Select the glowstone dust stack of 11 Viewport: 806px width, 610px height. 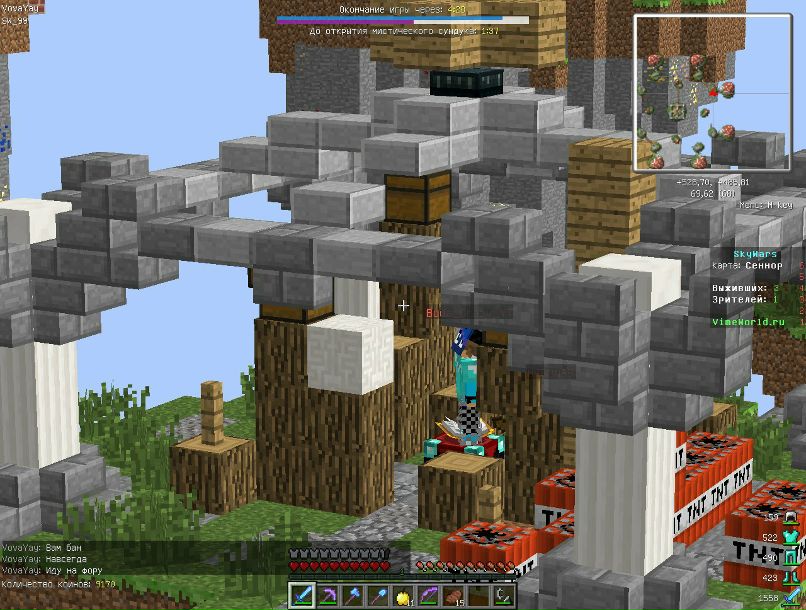pos(402,596)
